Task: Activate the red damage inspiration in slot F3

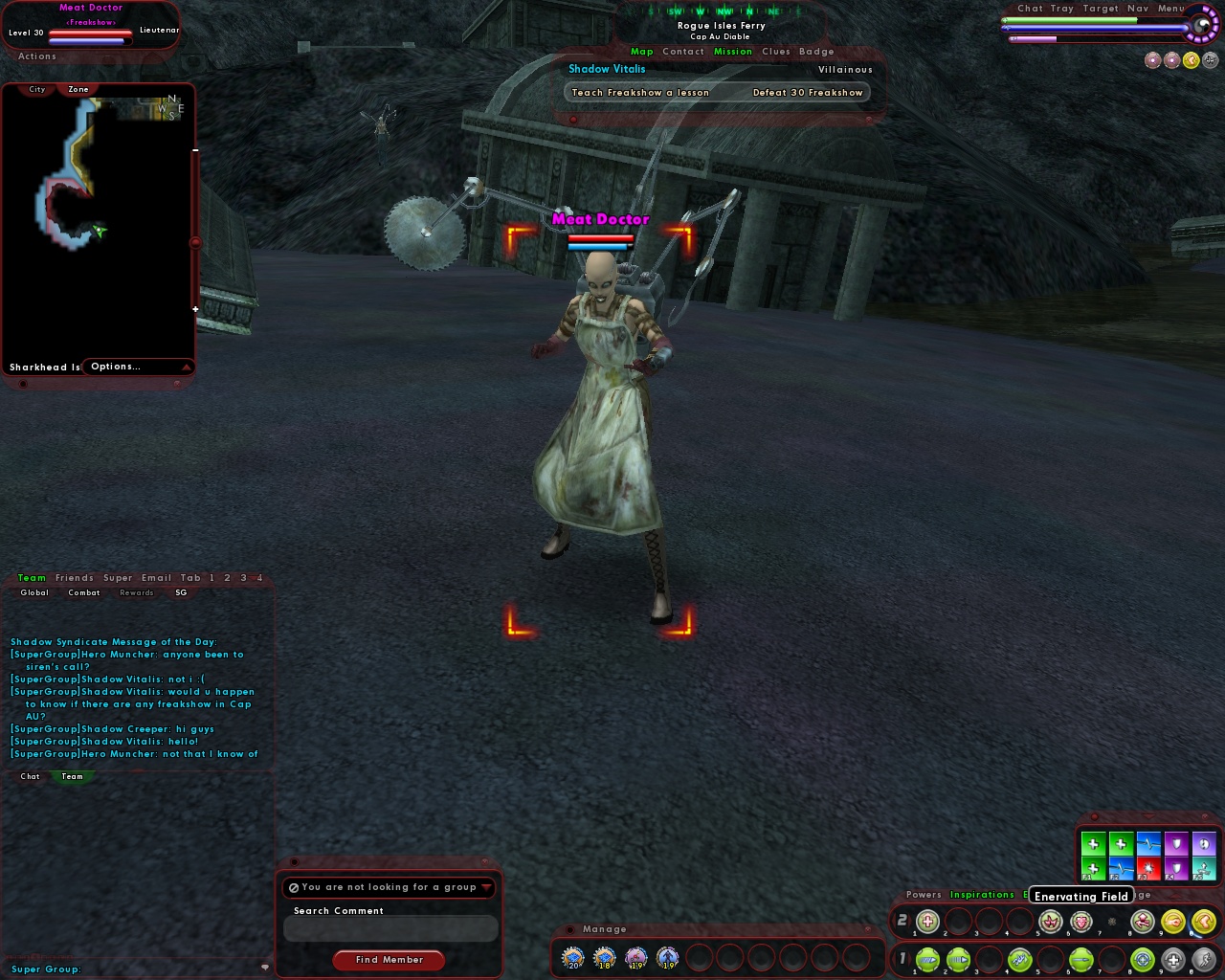Action: click(1148, 867)
